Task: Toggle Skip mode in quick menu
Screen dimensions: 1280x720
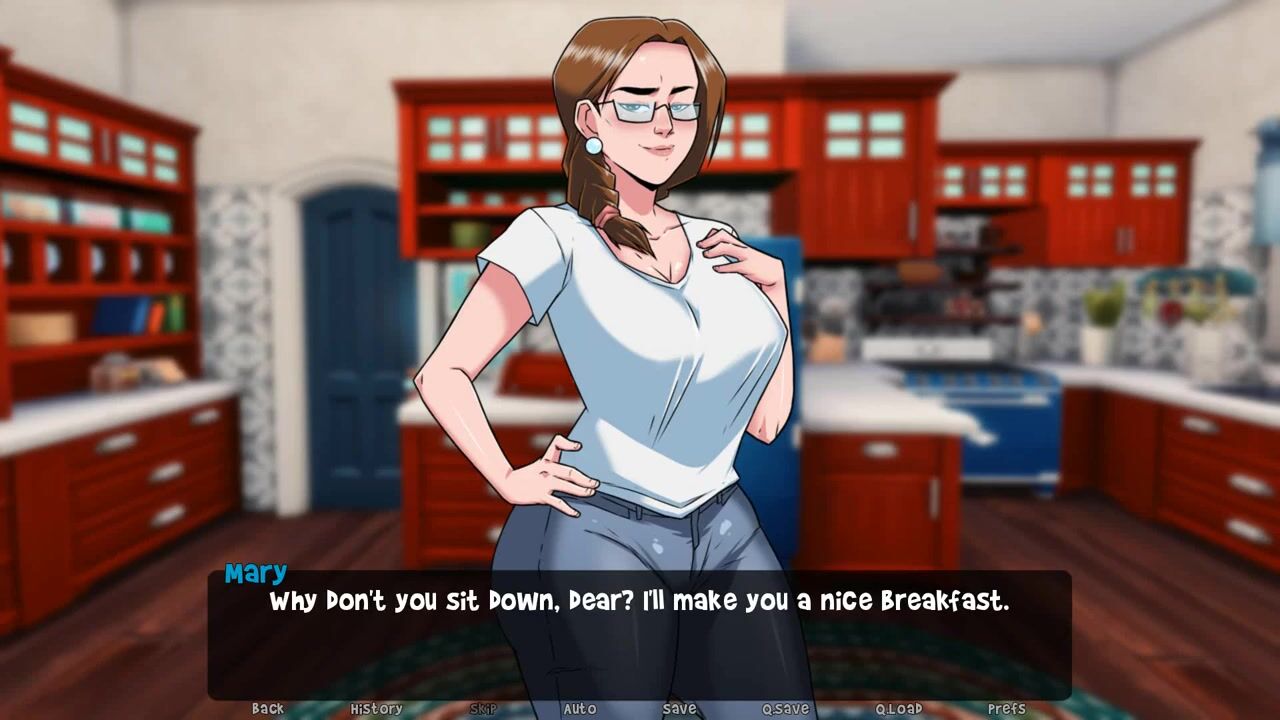Action: click(483, 709)
